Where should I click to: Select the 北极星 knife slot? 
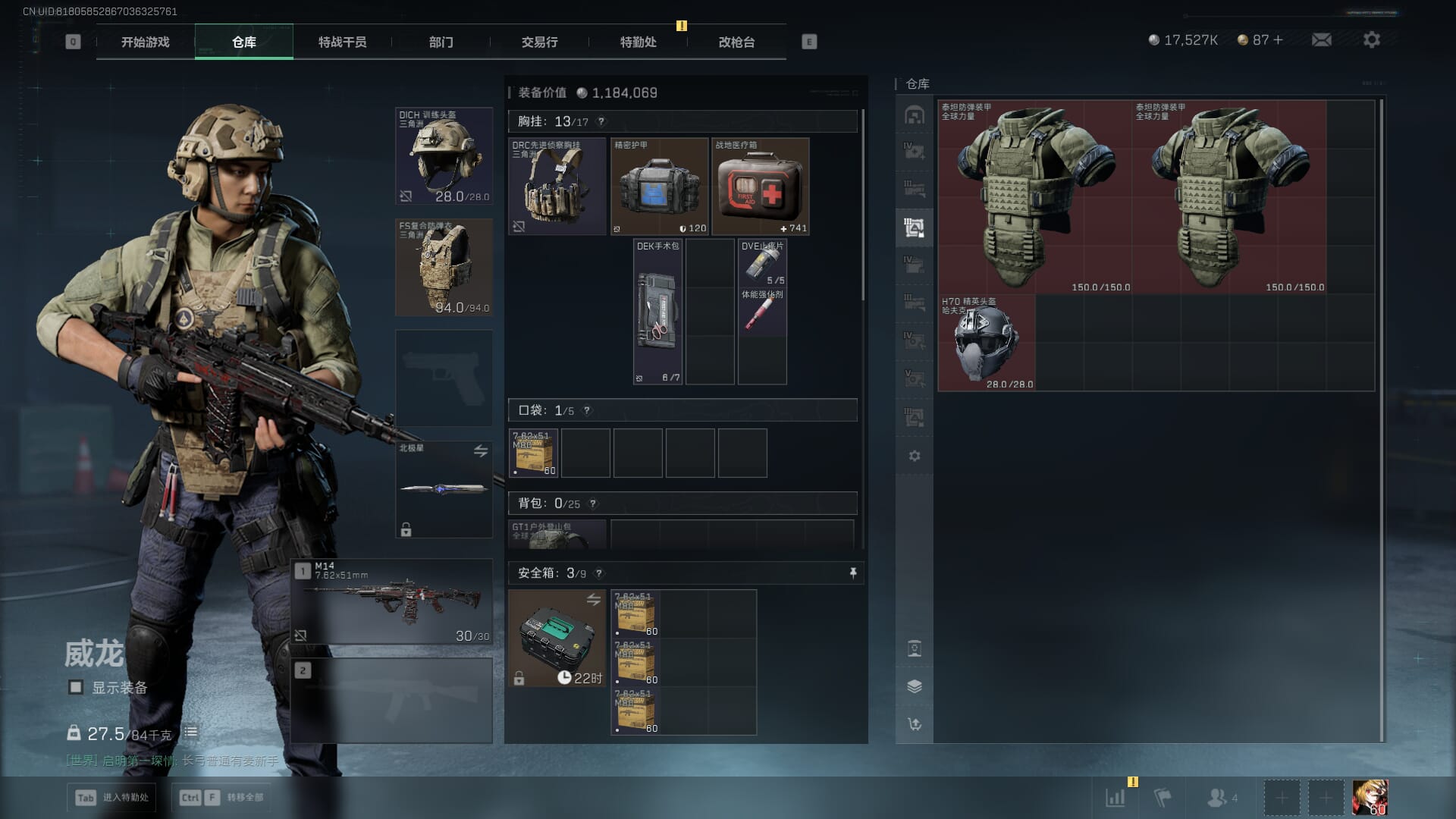click(x=444, y=489)
